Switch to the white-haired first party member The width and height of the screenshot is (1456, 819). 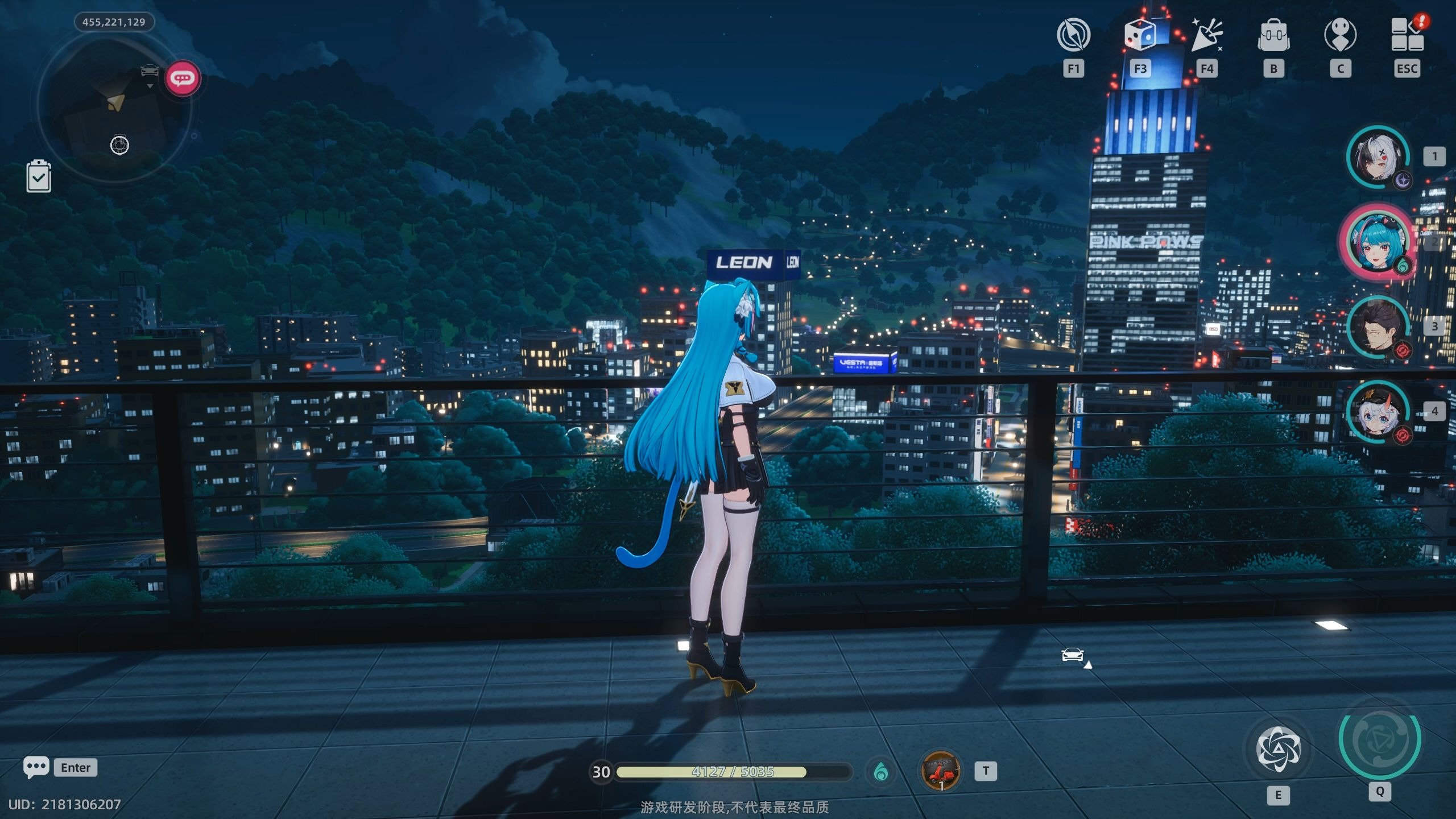pyautogui.click(x=1378, y=158)
